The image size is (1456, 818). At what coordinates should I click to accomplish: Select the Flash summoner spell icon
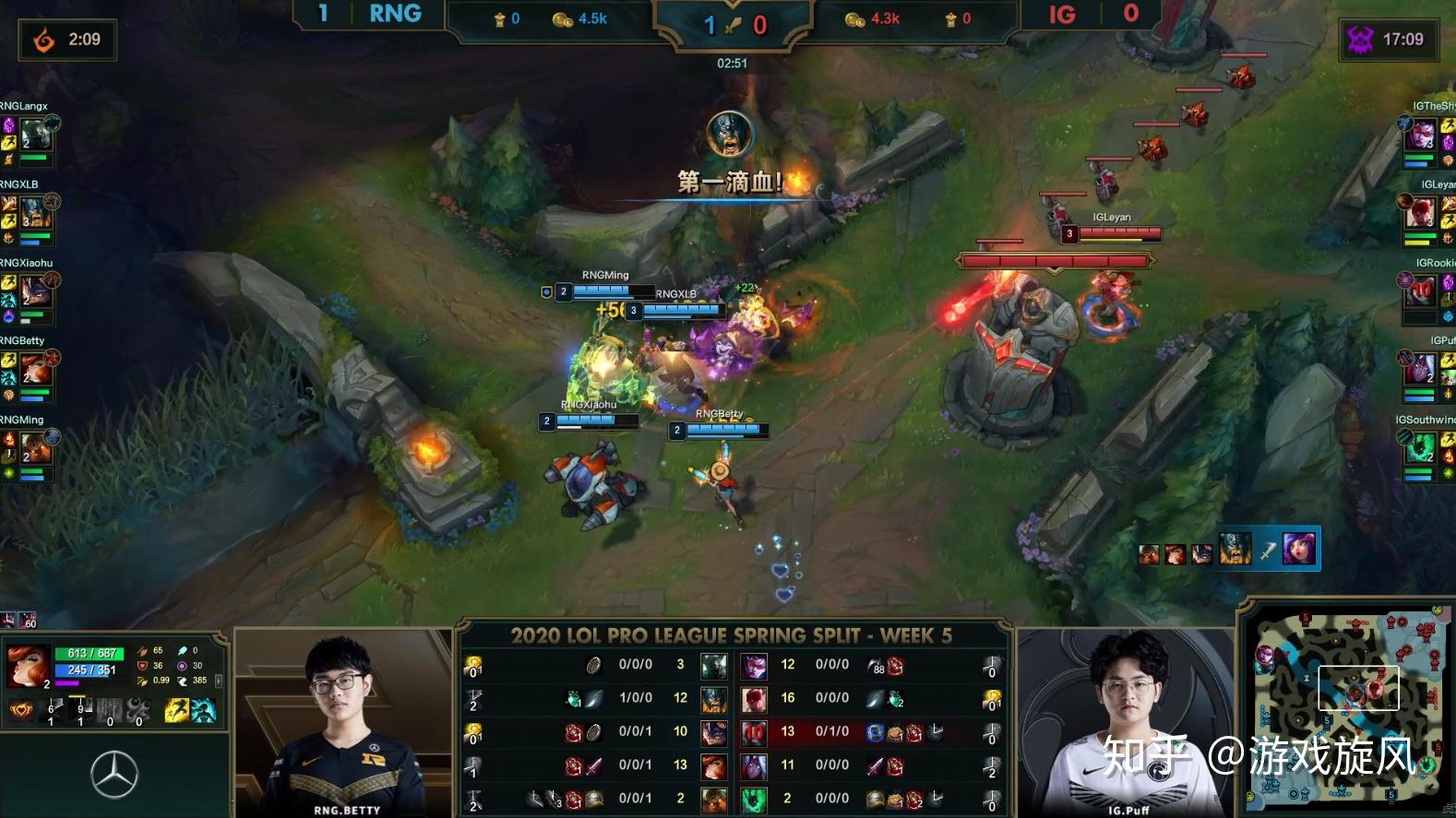point(176,711)
